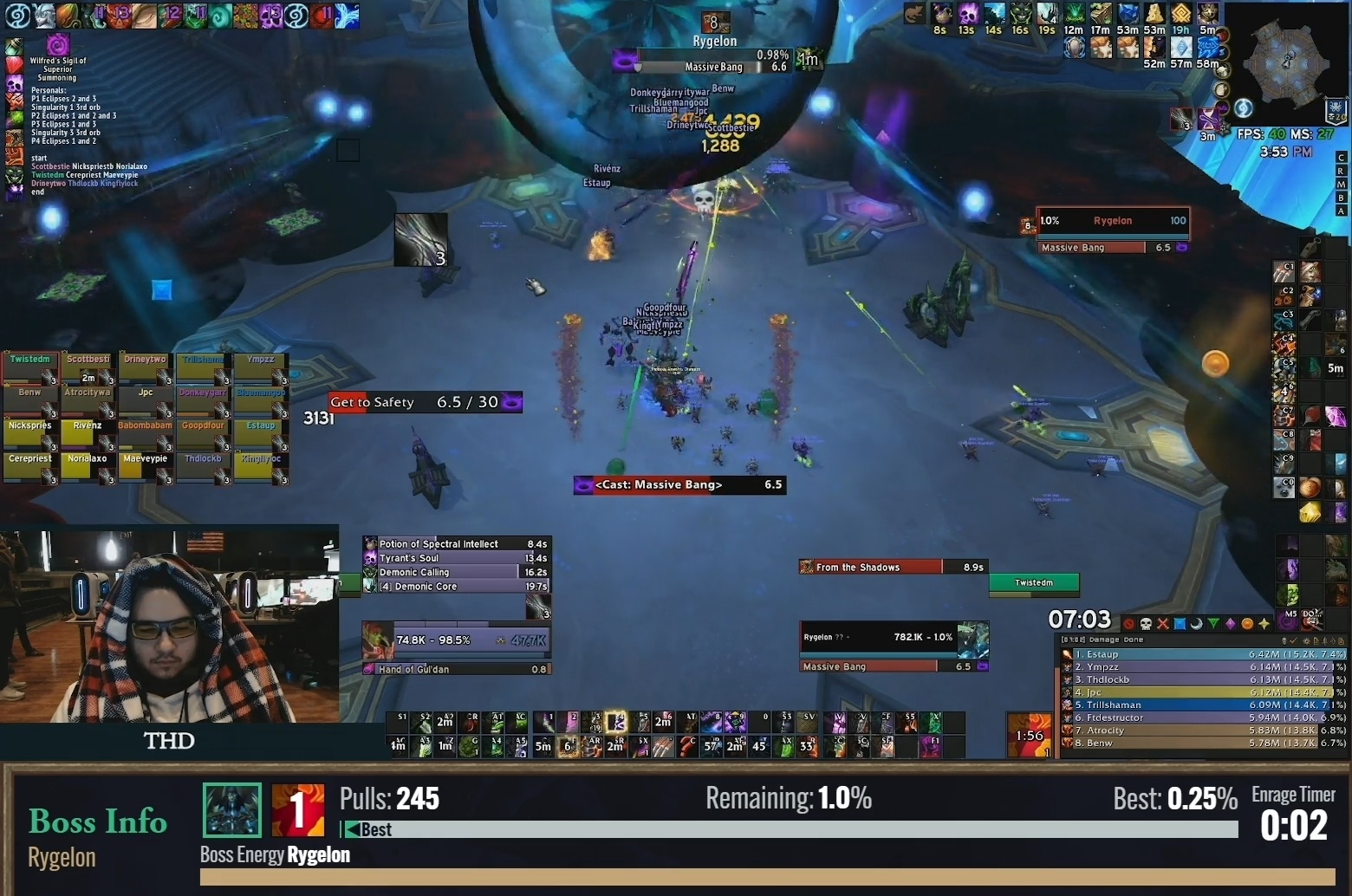This screenshot has width=1352, height=896.
Task: Select the blue square raid marker
Action: click(1180, 623)
